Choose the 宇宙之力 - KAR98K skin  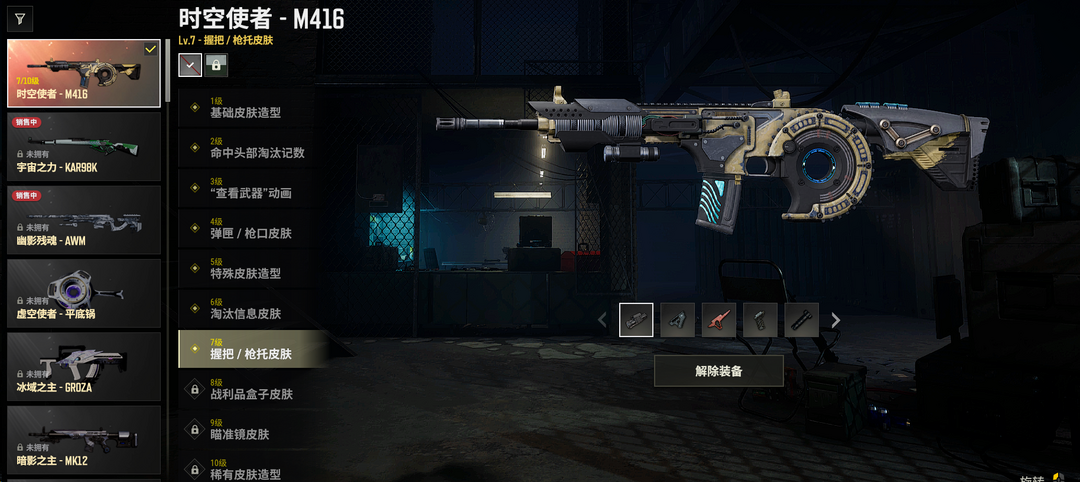pyautogui.click(x=84, y=146)
